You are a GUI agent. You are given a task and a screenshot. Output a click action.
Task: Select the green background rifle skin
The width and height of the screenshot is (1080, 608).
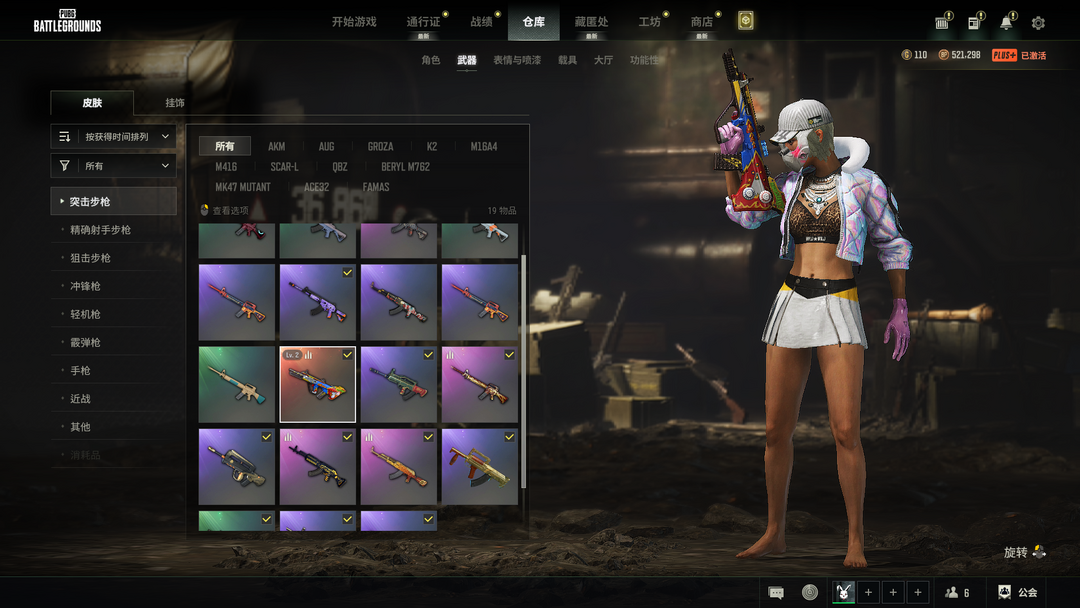[237, 384]
